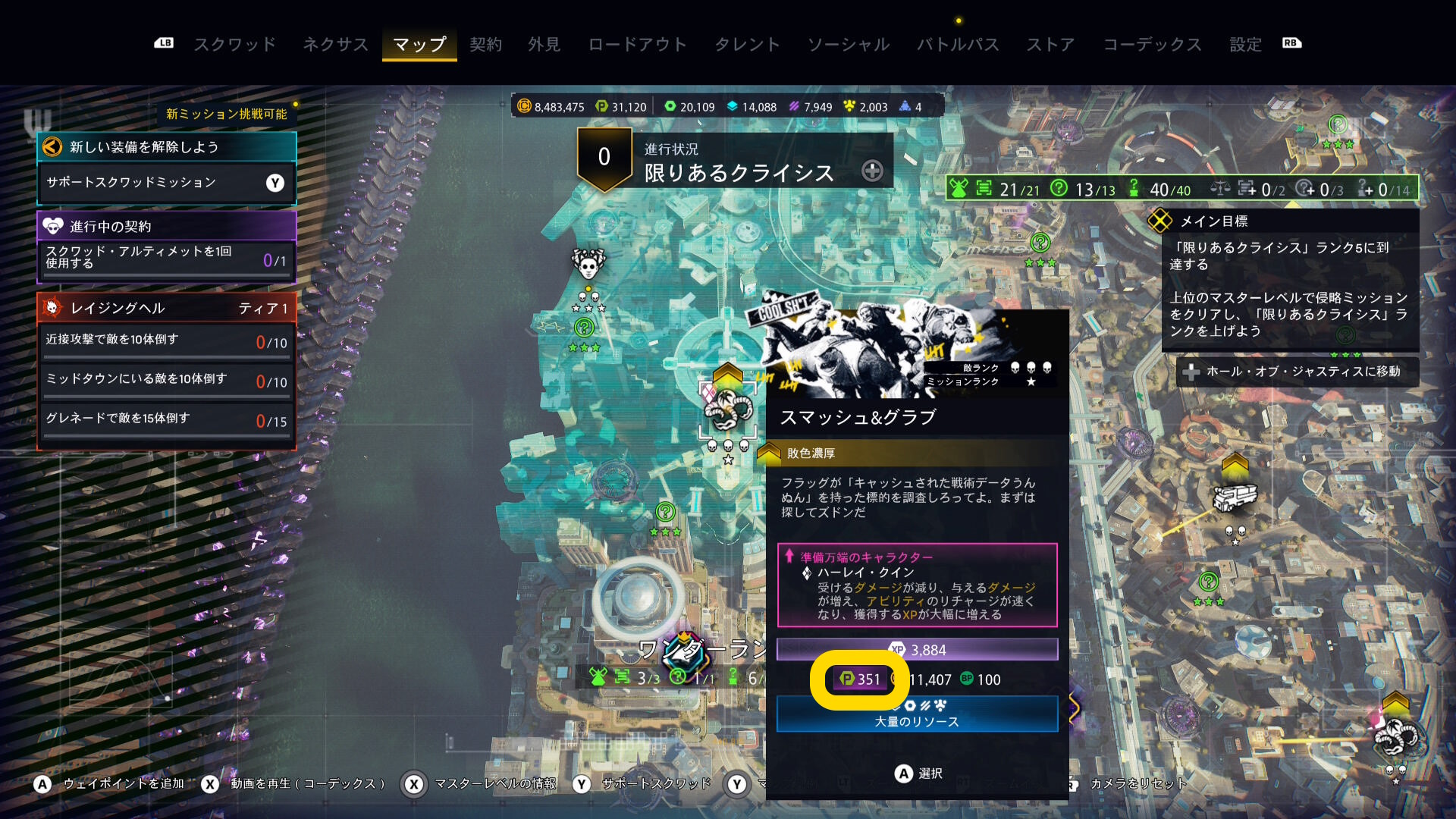Open the レイジングヘル tier challenge panel

166,308
